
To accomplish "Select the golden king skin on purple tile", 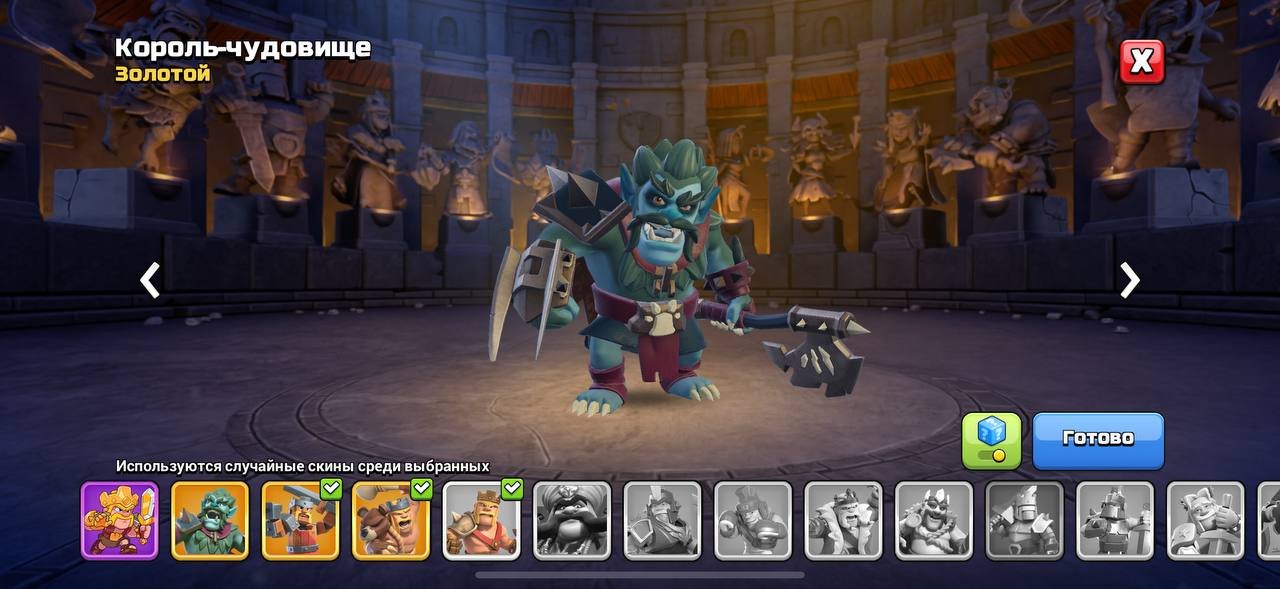I will 120,520.
